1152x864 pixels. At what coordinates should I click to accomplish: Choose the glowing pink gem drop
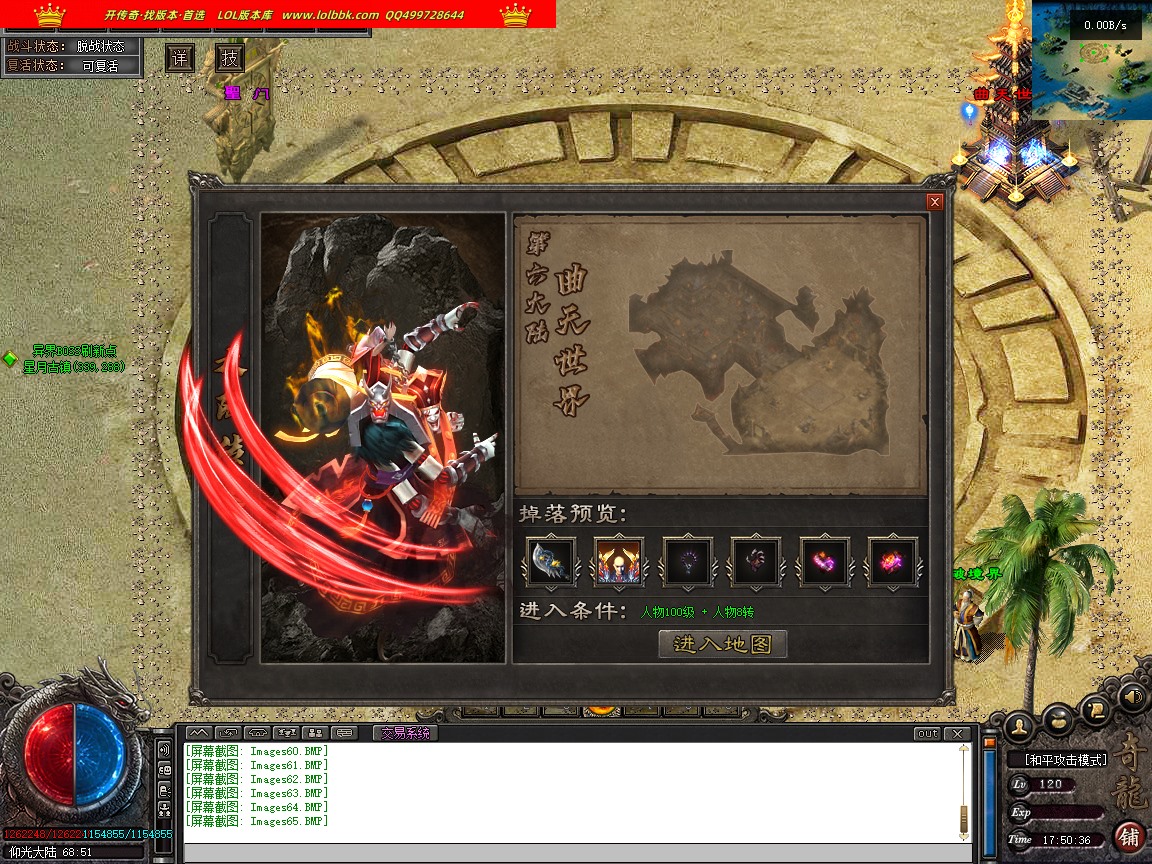892,562
